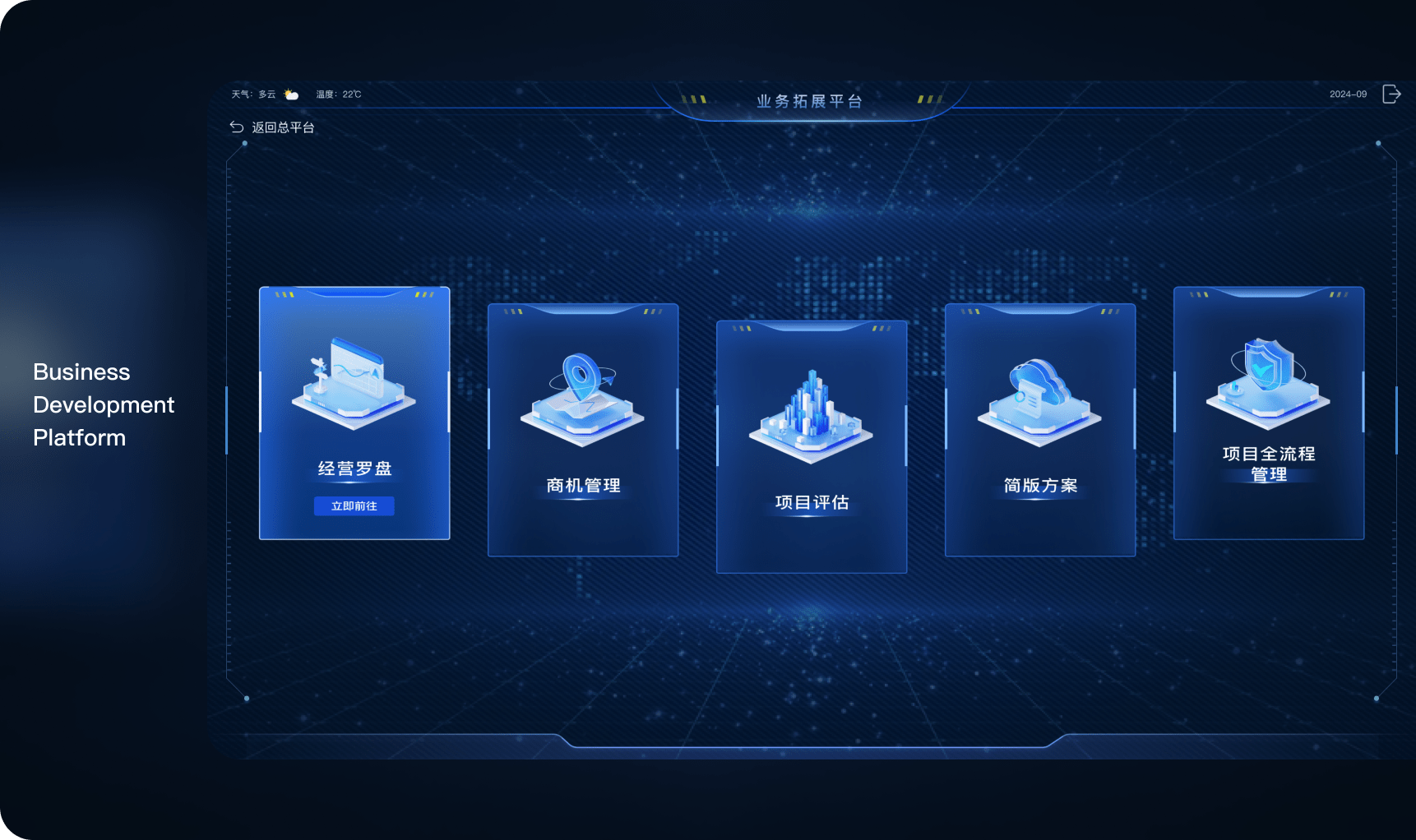Open the 项目评估 module card
Image resolution: width=1416 pixels, height=840 pixels.
pos(811,448)
